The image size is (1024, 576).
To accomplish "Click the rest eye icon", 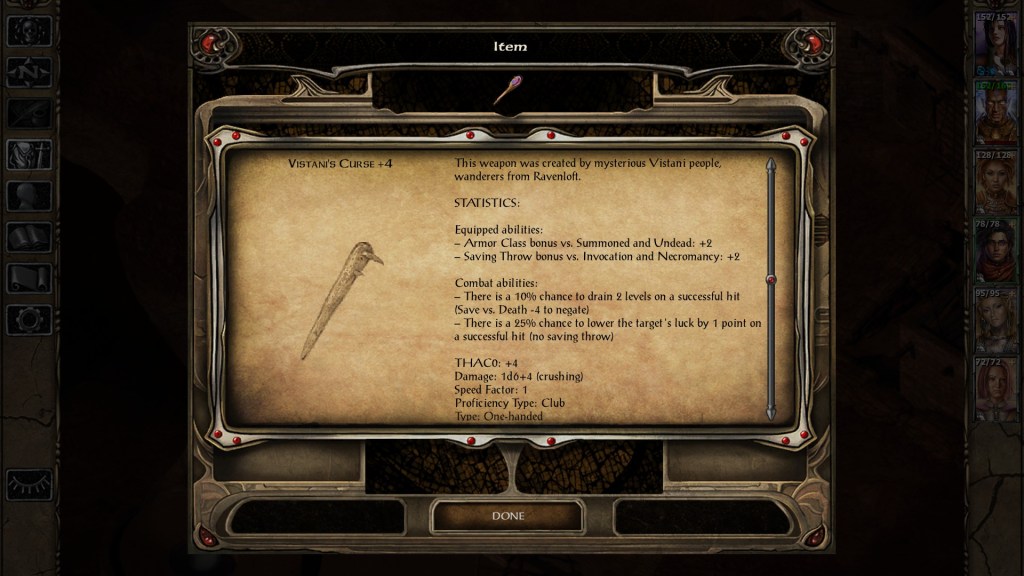I will (28, 484).
